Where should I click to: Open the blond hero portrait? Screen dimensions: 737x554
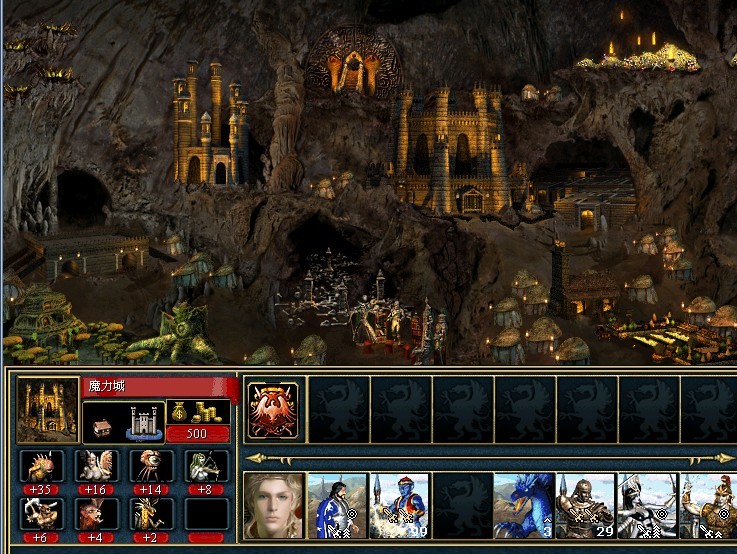(274, 506)
